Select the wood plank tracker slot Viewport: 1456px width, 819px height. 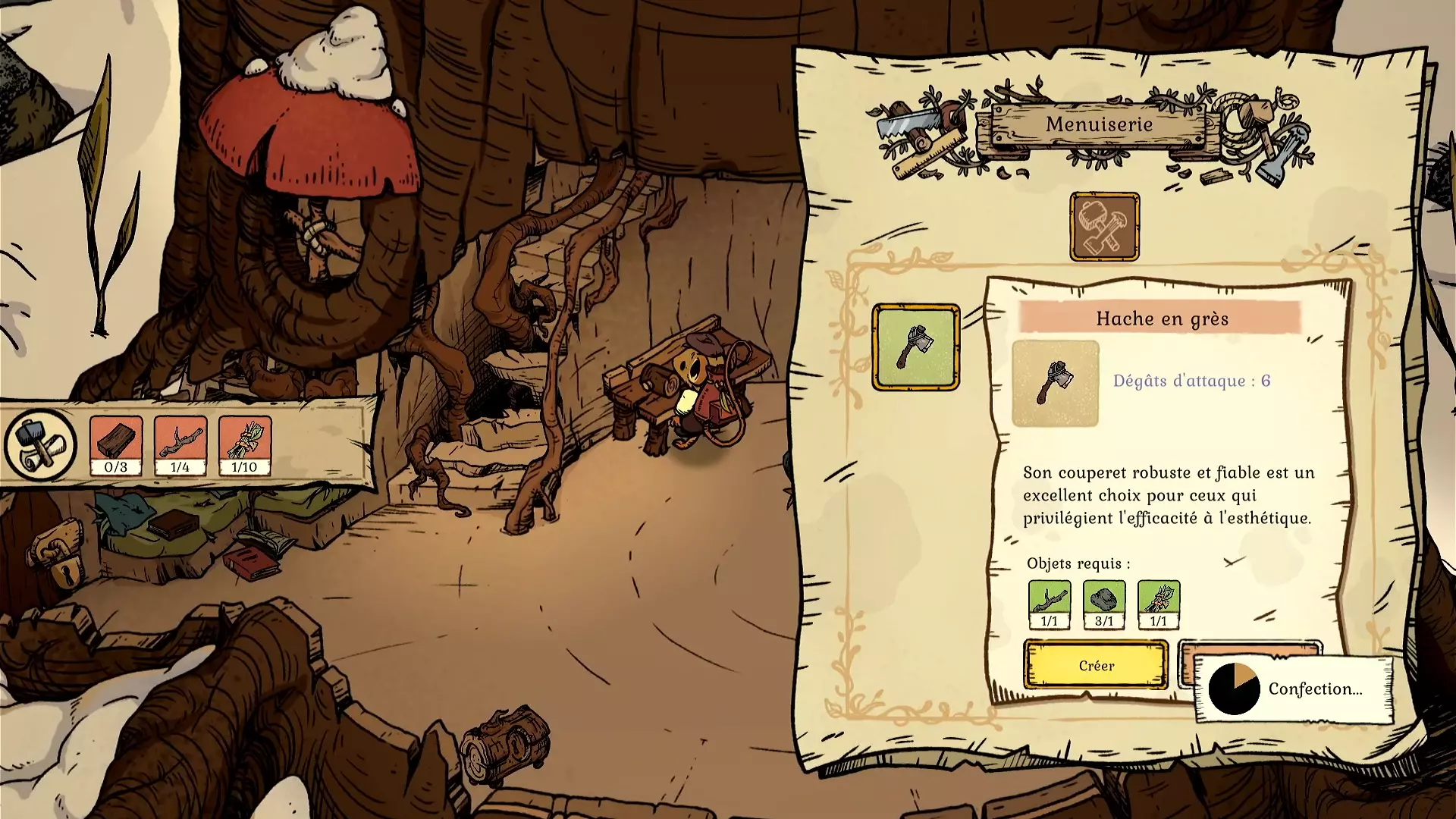point(116,445)
